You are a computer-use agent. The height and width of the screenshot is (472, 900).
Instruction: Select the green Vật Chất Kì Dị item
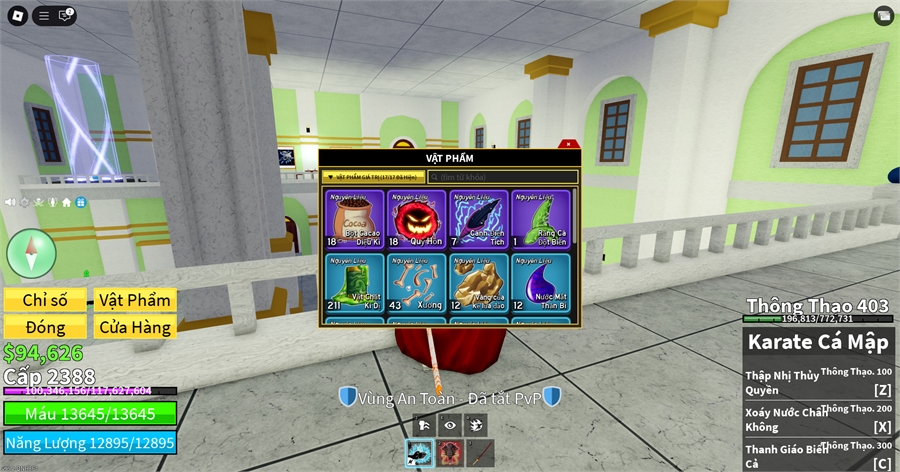click(x=354, y=283)
